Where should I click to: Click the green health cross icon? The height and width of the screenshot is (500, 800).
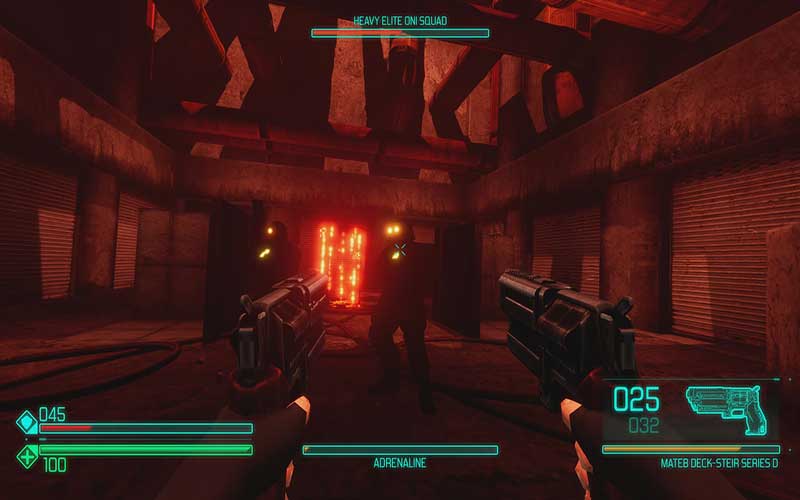coord(26,457)
